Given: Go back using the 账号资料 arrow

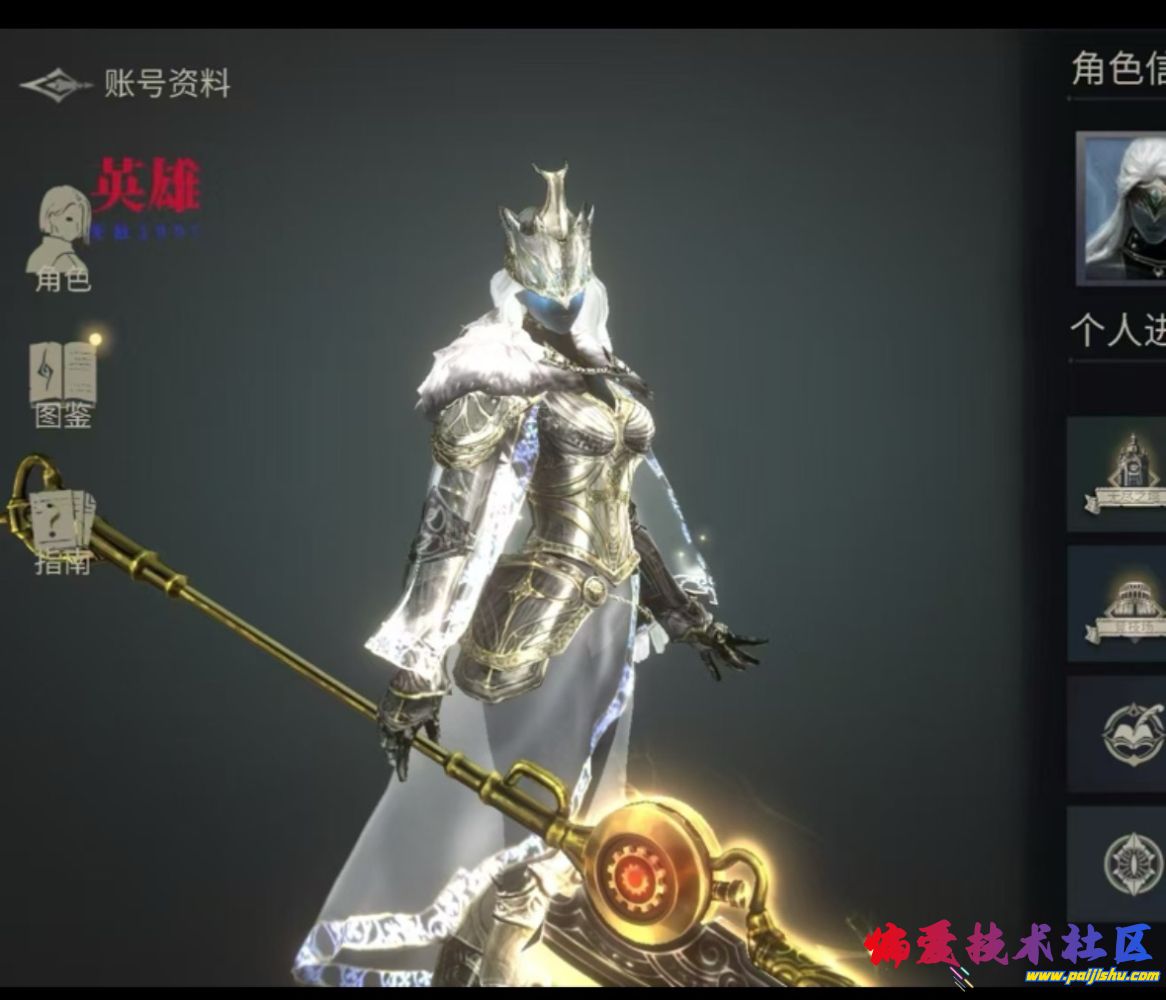Looking at the screenshot, I should coord(56,85).
